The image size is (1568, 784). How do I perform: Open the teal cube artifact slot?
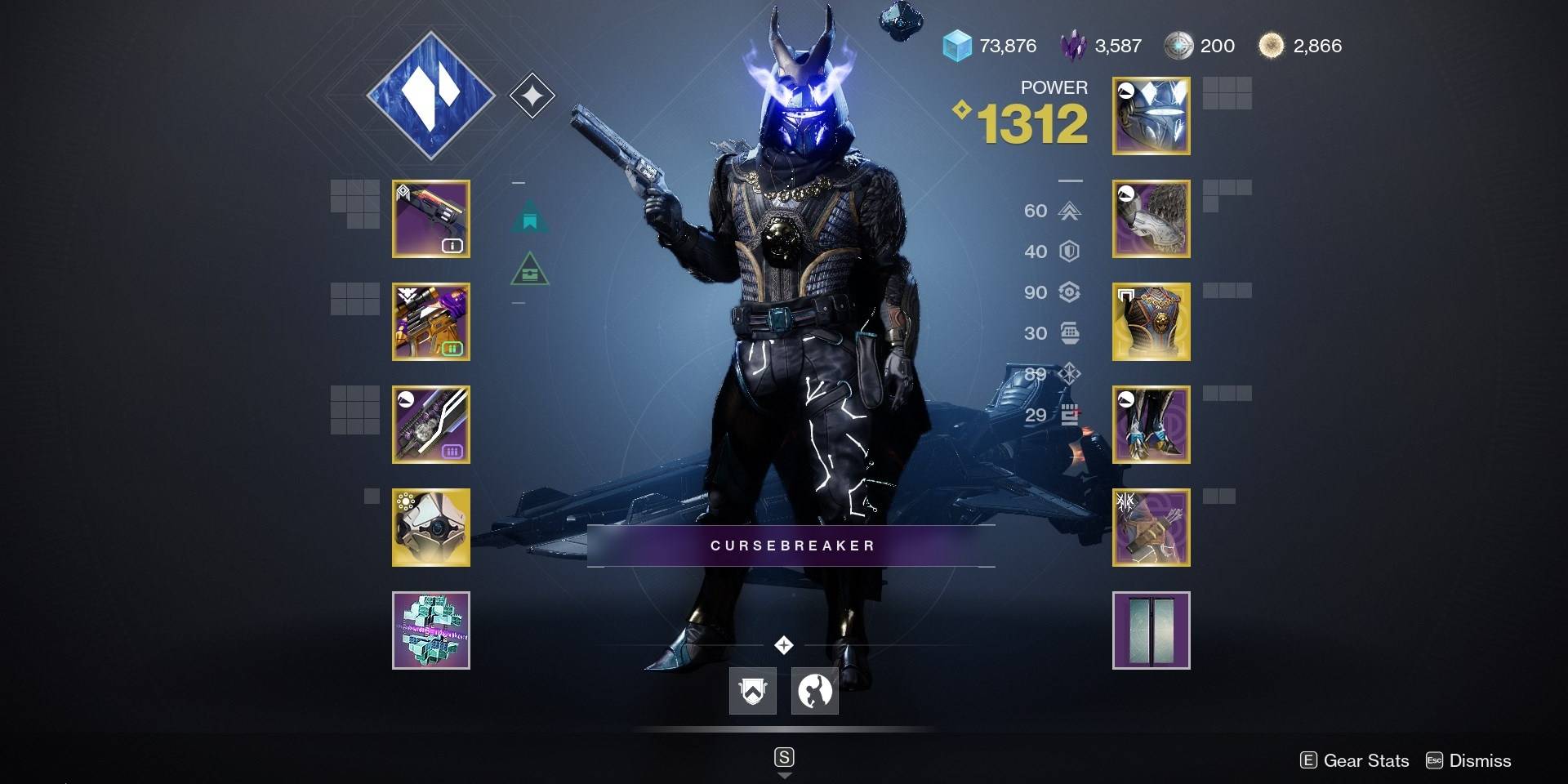430,630
